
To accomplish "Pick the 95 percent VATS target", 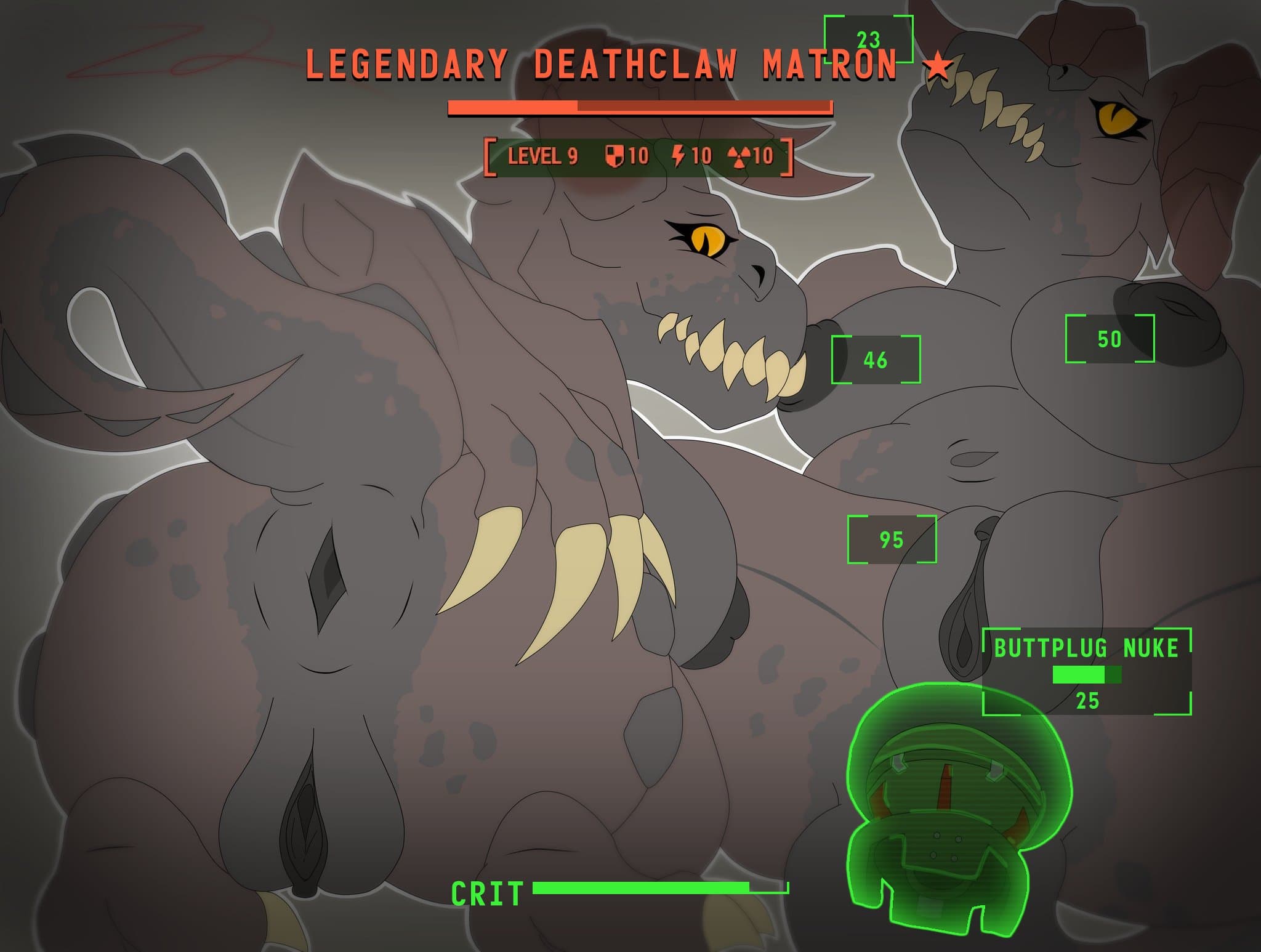I will pos(892,539).
